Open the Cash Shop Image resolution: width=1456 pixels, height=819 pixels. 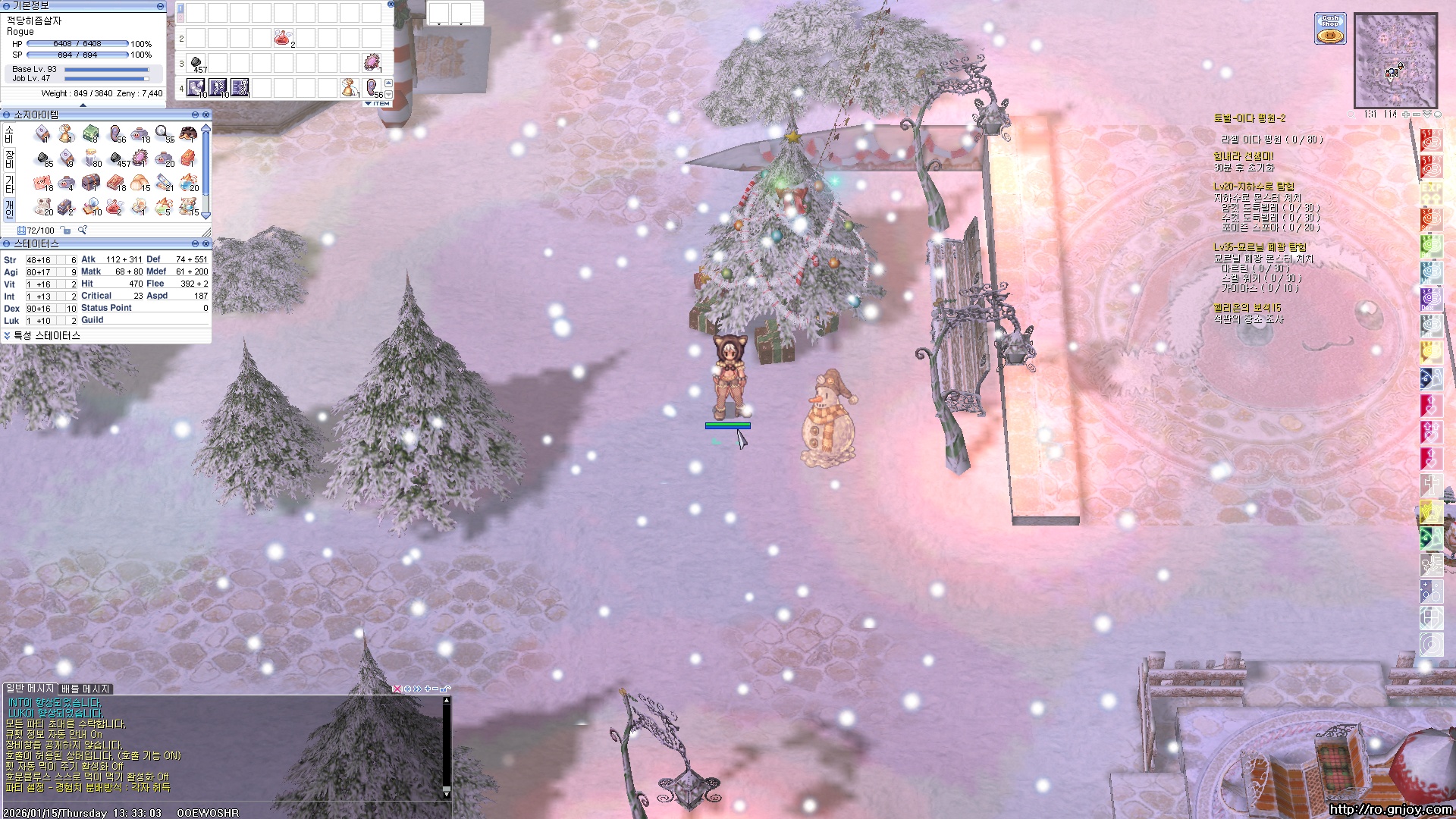1330,28
